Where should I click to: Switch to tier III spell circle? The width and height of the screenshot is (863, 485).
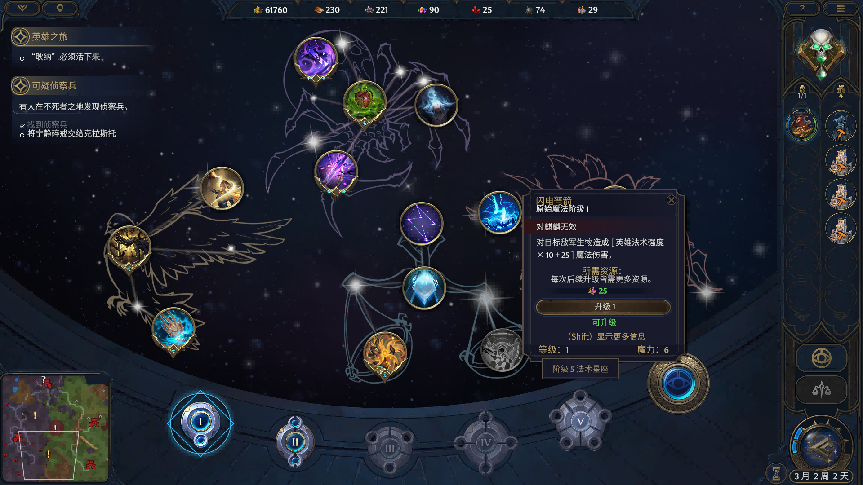tap(389, 442)
